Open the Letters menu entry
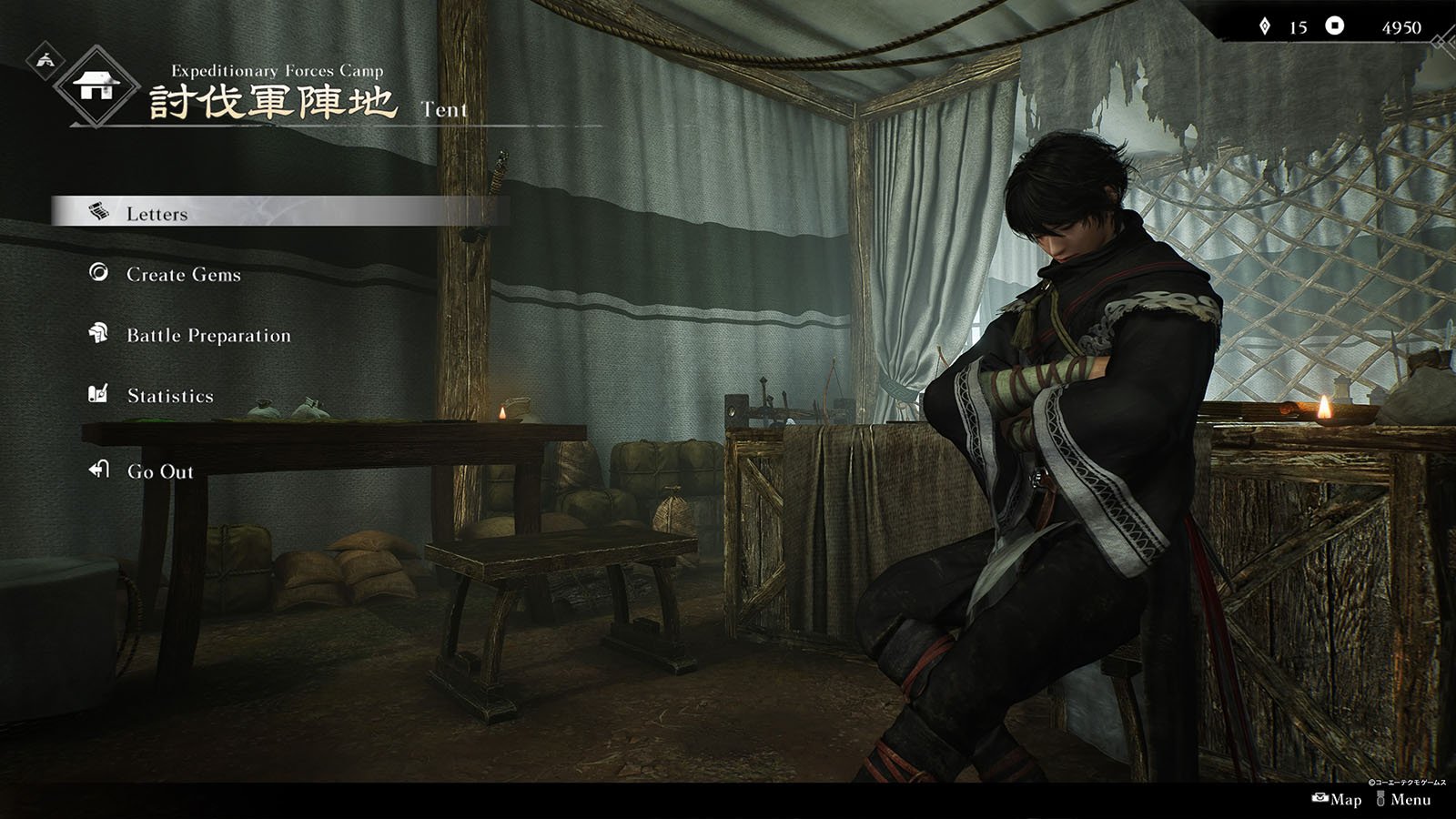Image resolution: width=1456 pixels, height=819 pixels. [x=157, y=214]
